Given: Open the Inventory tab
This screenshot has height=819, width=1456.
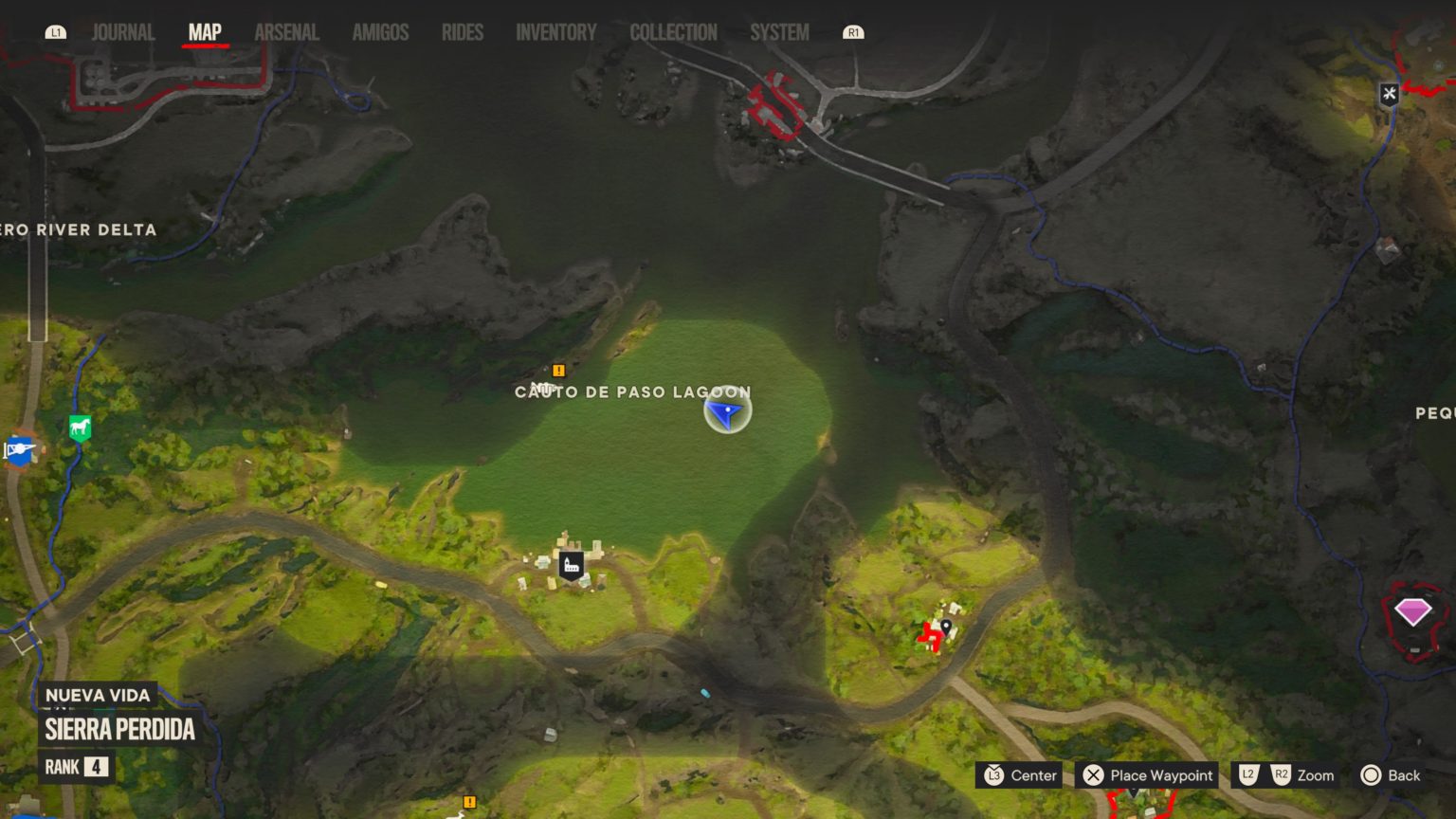Looking at the screenshot, I should 555,31.
